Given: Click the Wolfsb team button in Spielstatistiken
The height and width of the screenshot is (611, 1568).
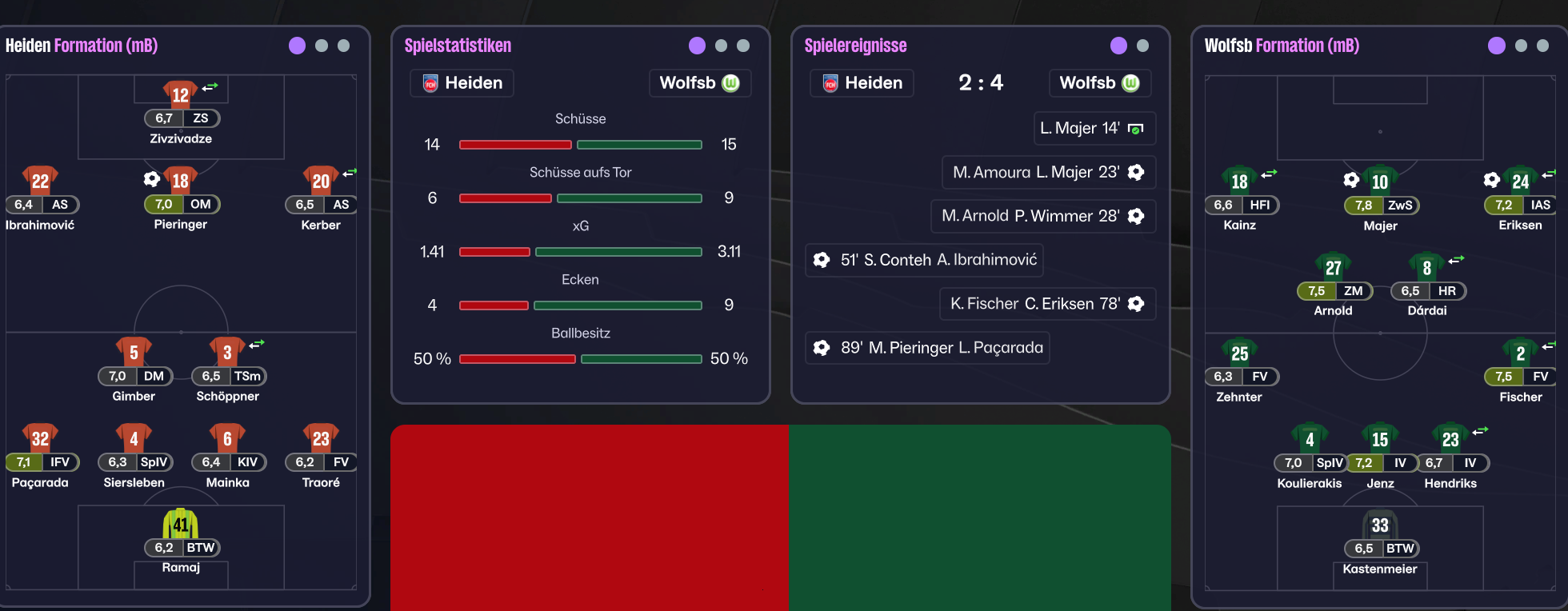Looking at the screenshot, I should [x=699, y=83].
